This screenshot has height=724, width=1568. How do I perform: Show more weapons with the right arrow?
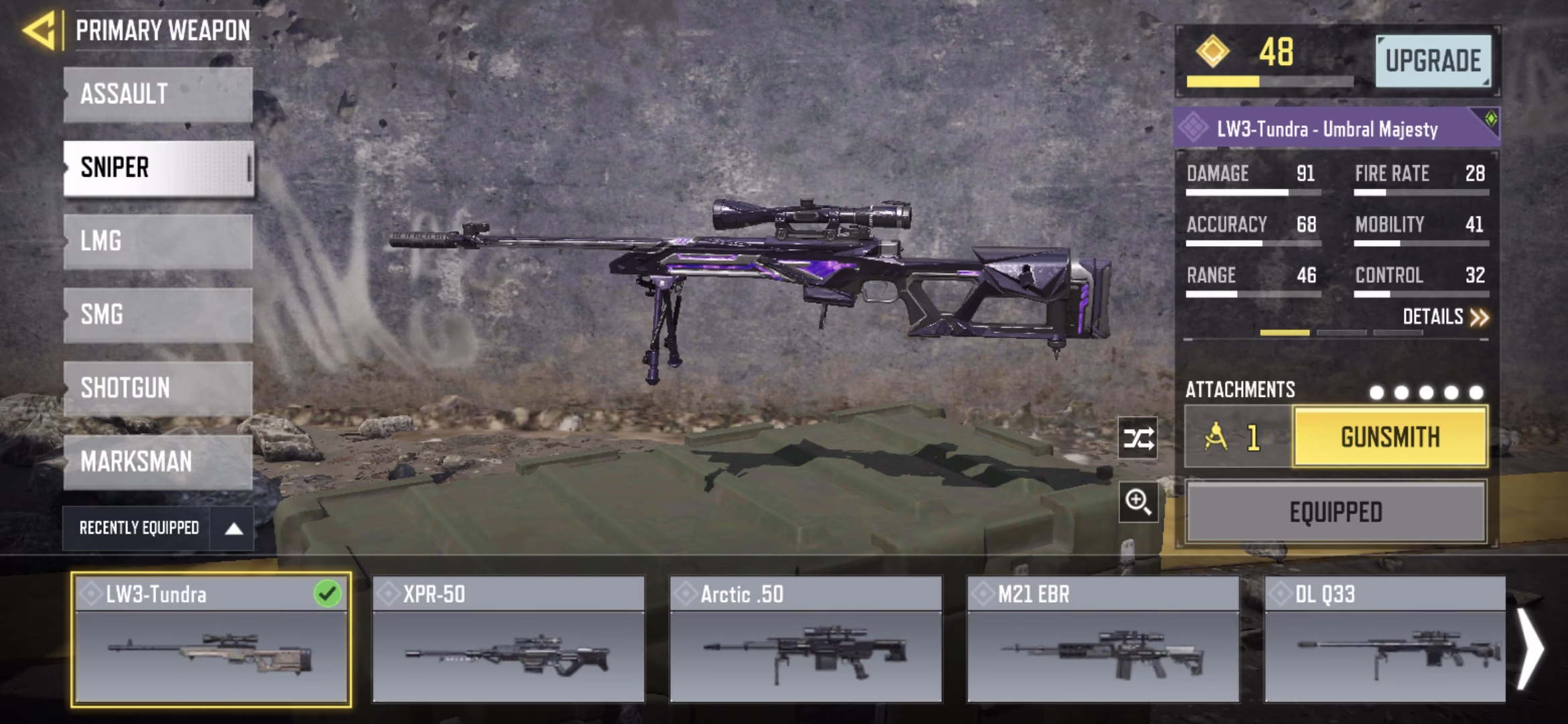coord(1532,648)
